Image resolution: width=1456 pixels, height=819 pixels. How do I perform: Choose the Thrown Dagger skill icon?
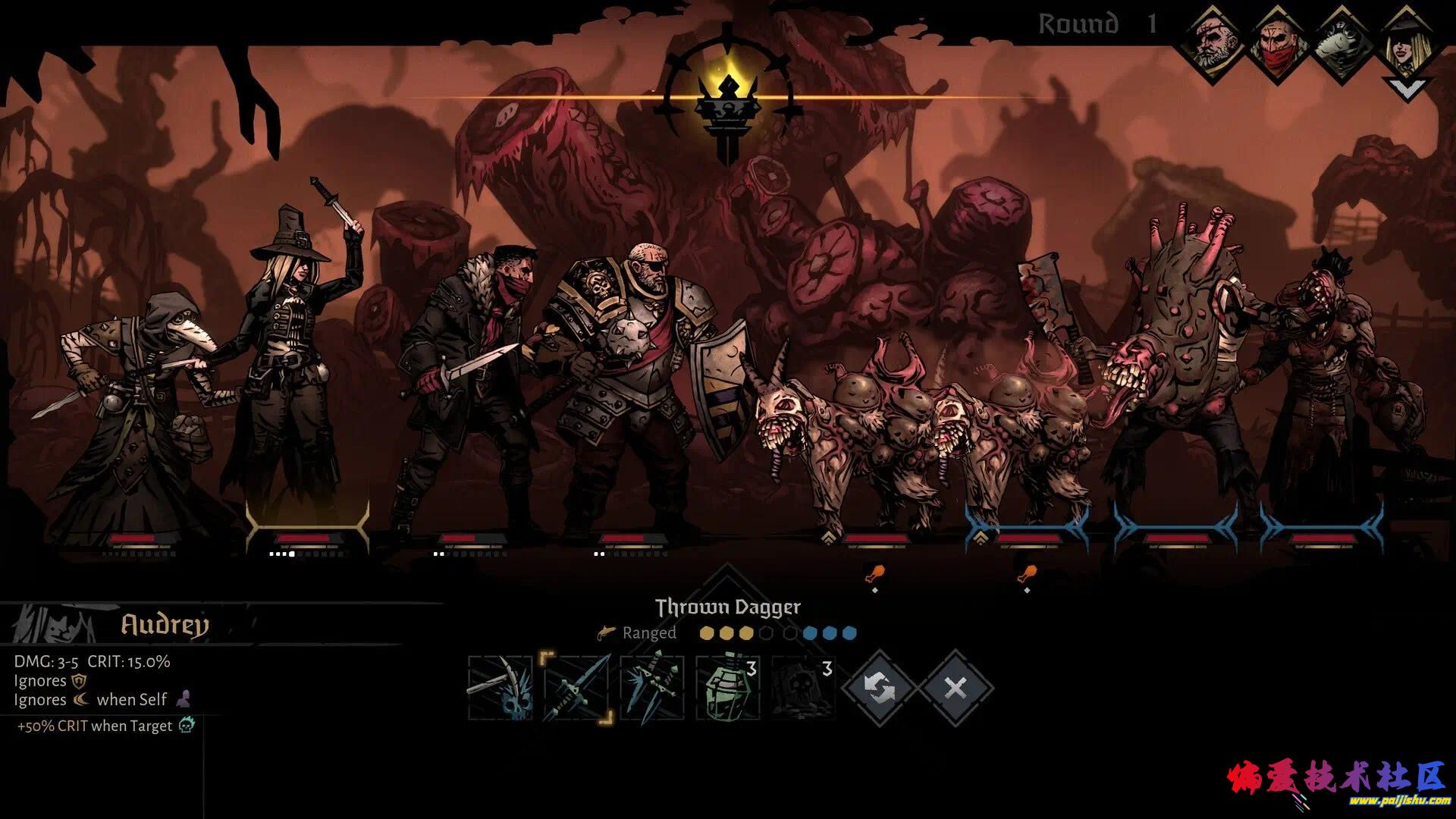click(576, 688)
